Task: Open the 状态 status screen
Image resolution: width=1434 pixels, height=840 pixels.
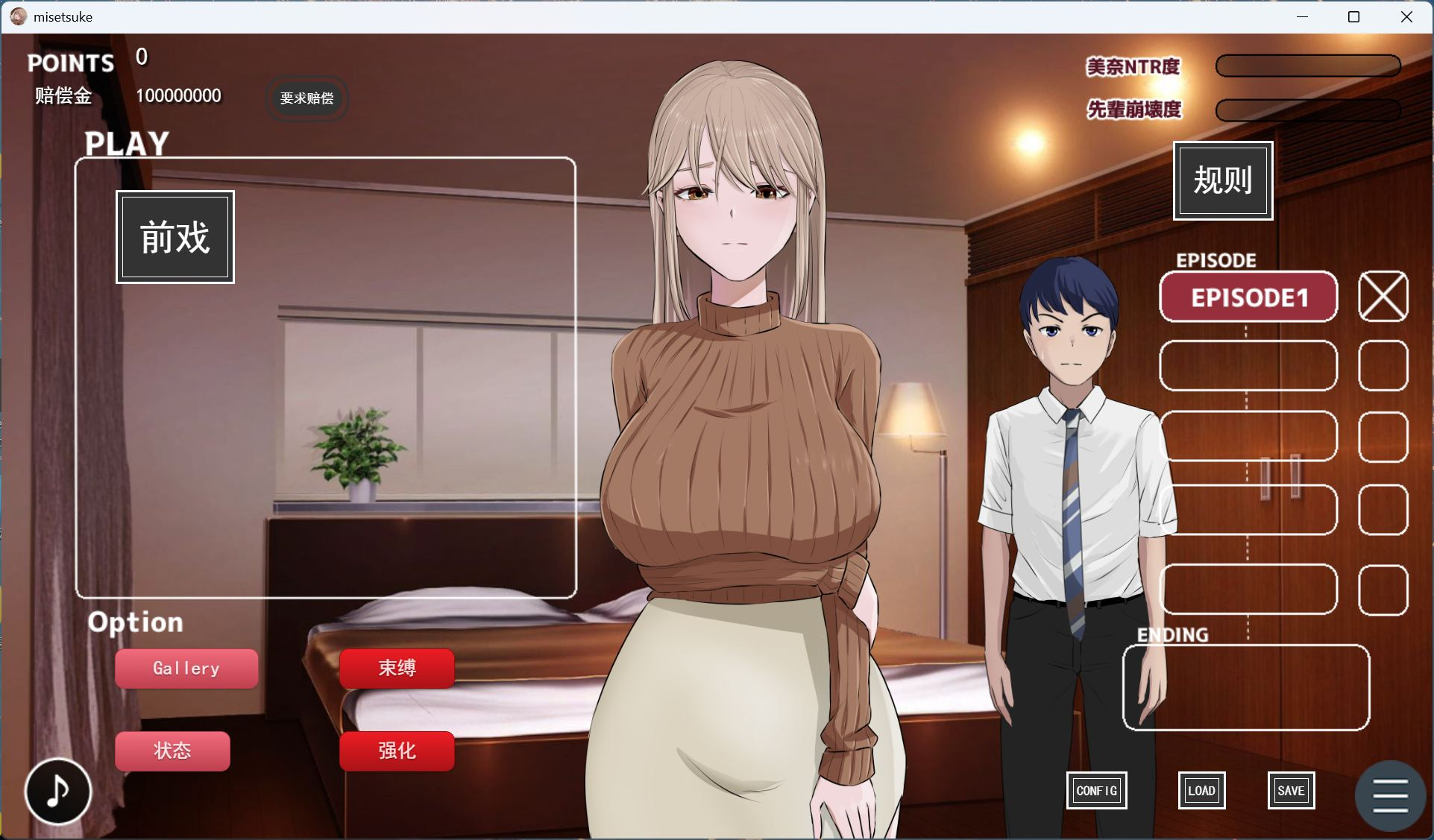Action: 172,751
